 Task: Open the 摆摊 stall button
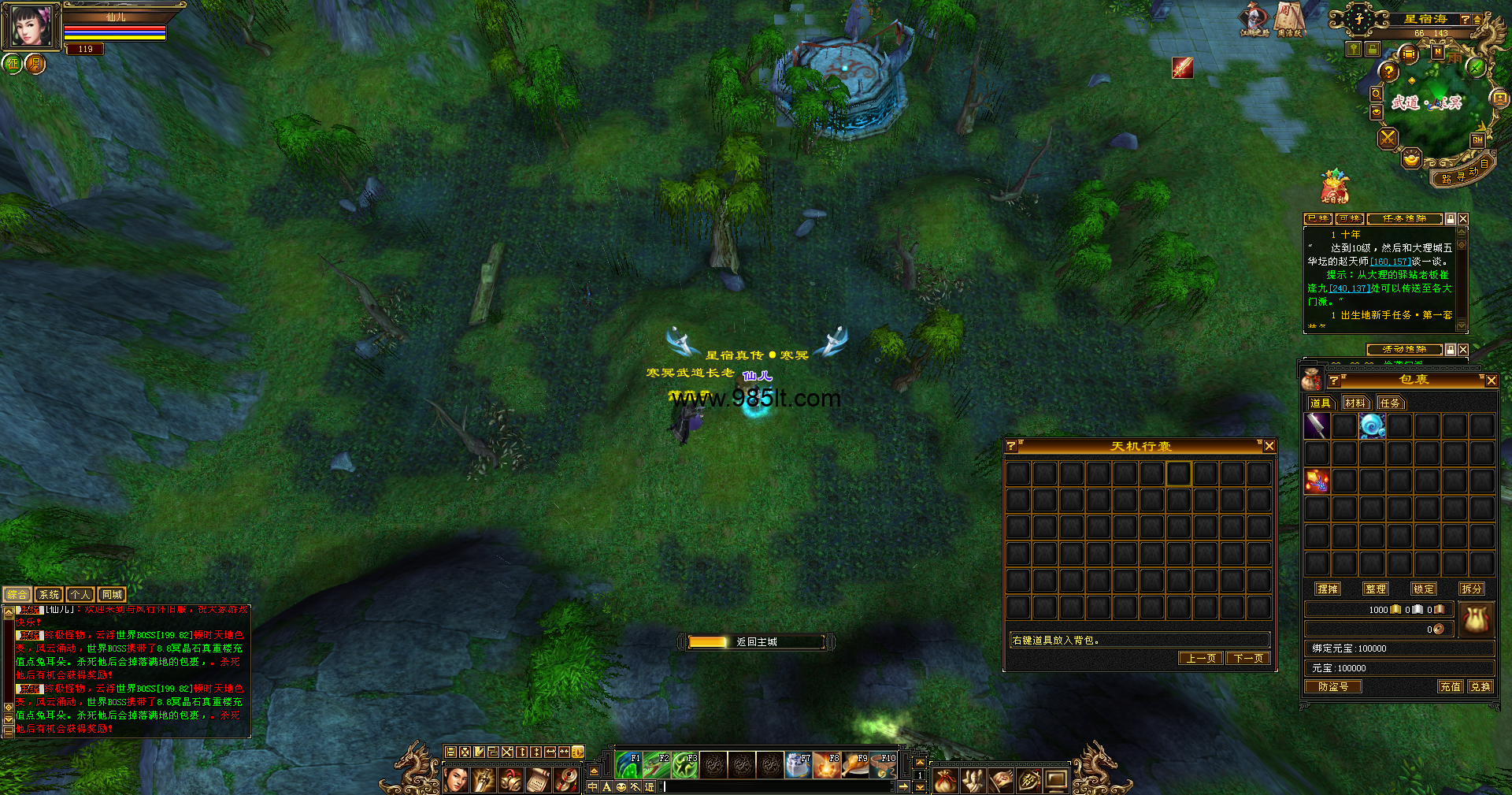tap(1328, 589)
